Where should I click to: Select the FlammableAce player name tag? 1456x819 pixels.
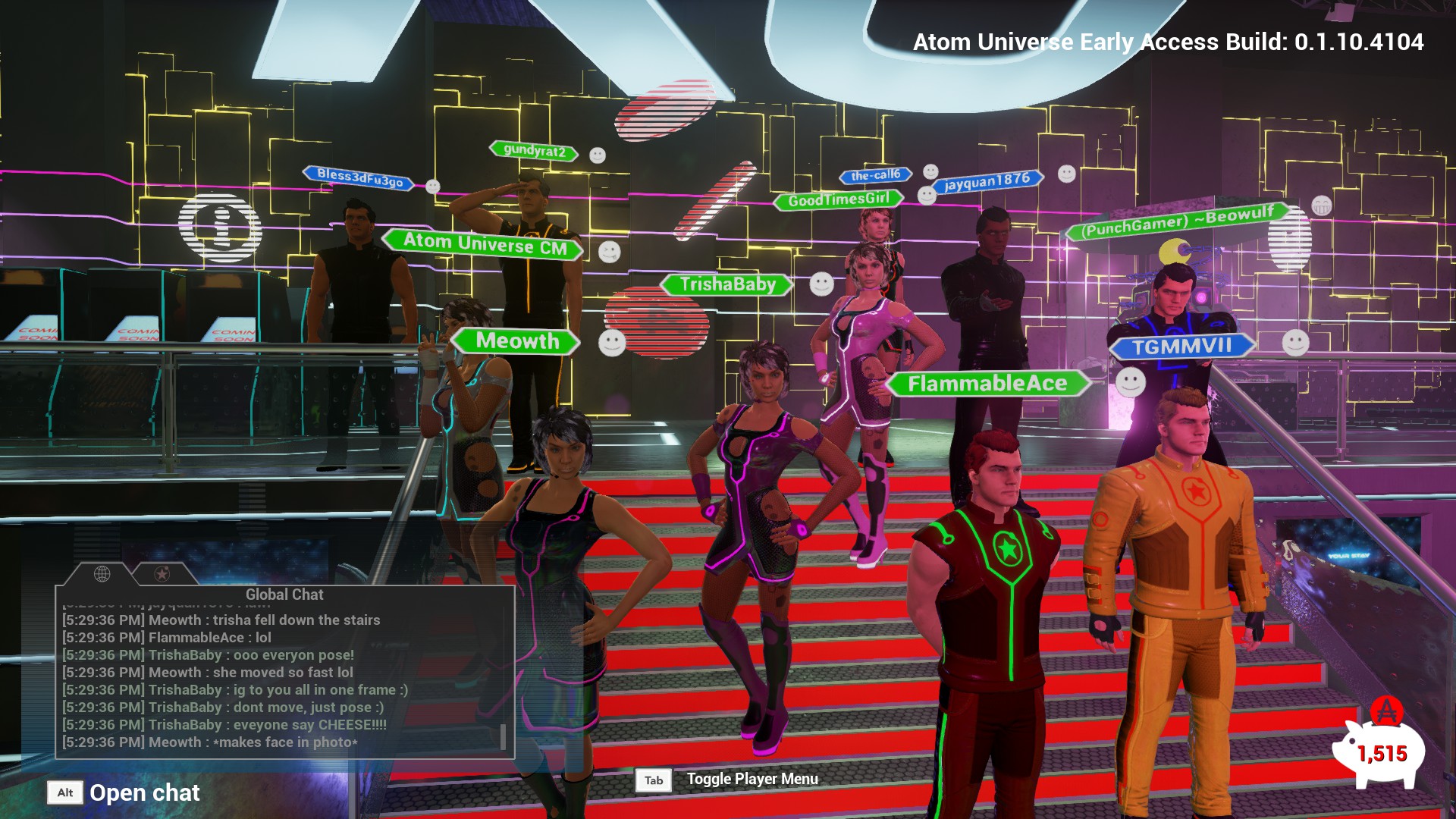coord(987,384)
